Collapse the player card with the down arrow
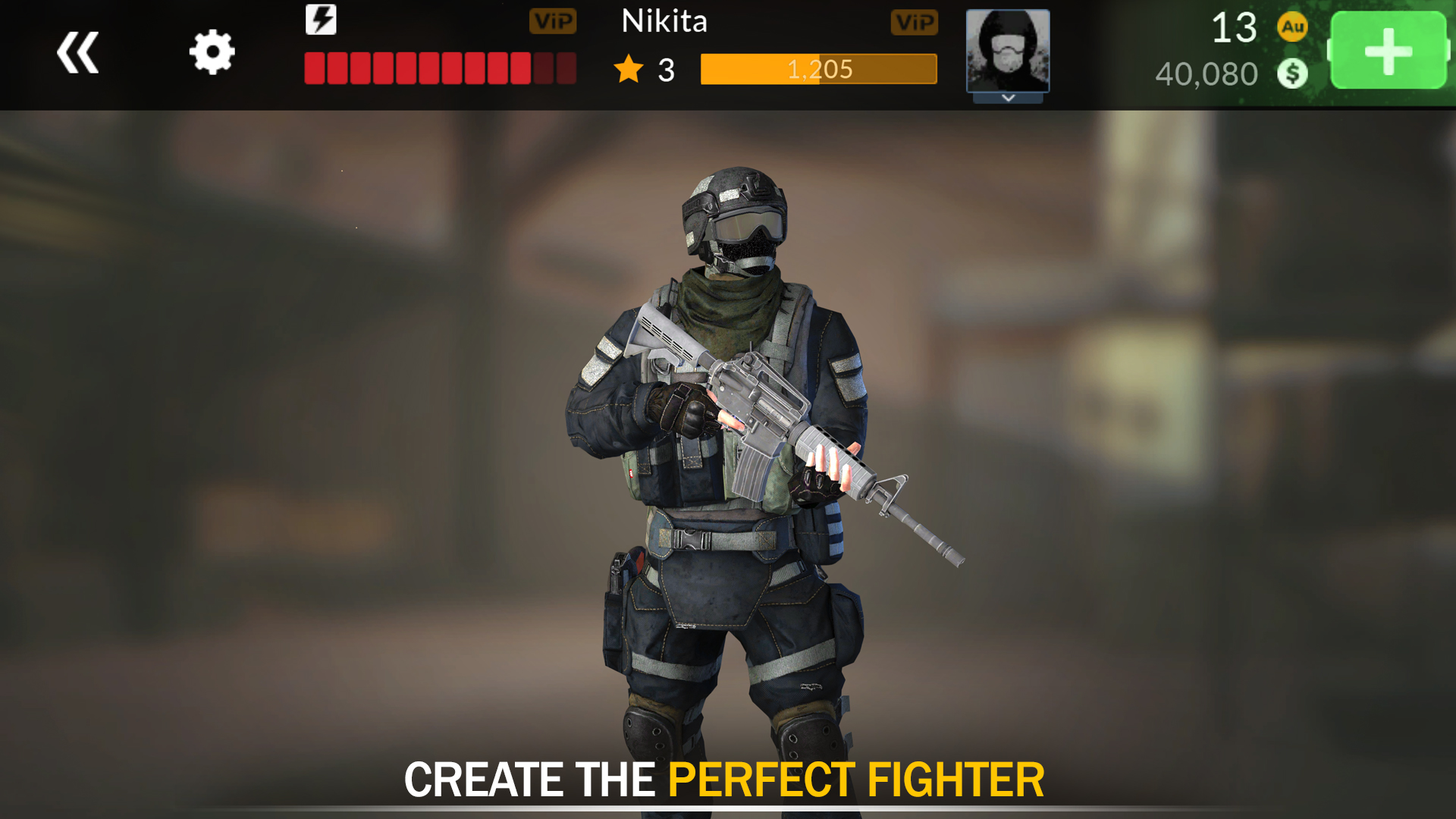Viewport: 1456px width, 819px height. pyautogui.click(x=1007, y=98)
